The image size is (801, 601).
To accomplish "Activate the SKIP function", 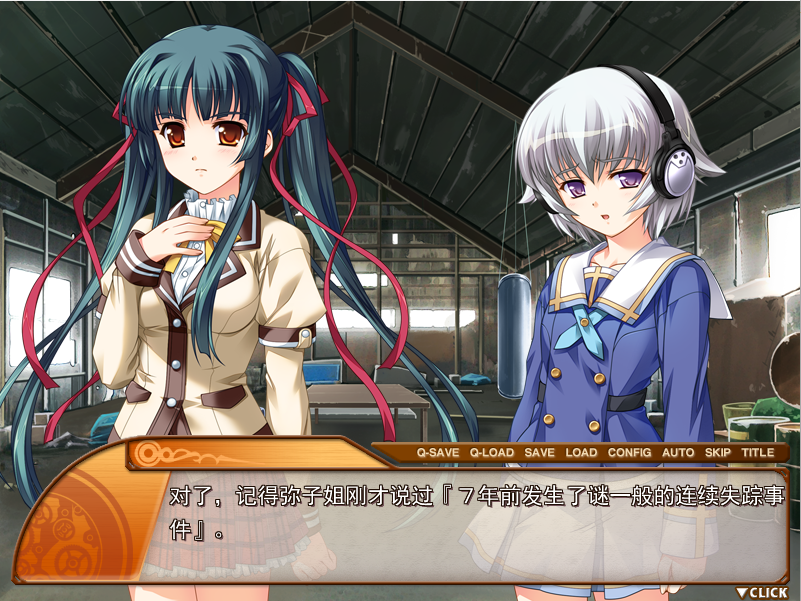I will pos(718,453).
